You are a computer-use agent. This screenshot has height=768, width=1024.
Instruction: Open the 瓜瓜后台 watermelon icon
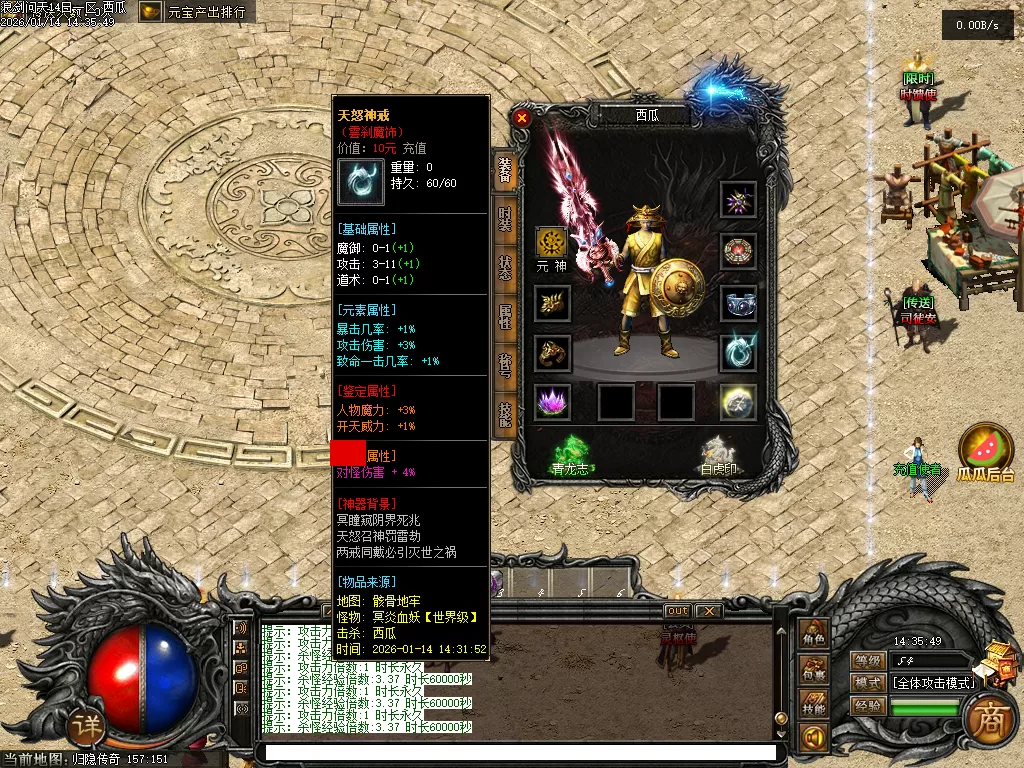tap(985, 450)
